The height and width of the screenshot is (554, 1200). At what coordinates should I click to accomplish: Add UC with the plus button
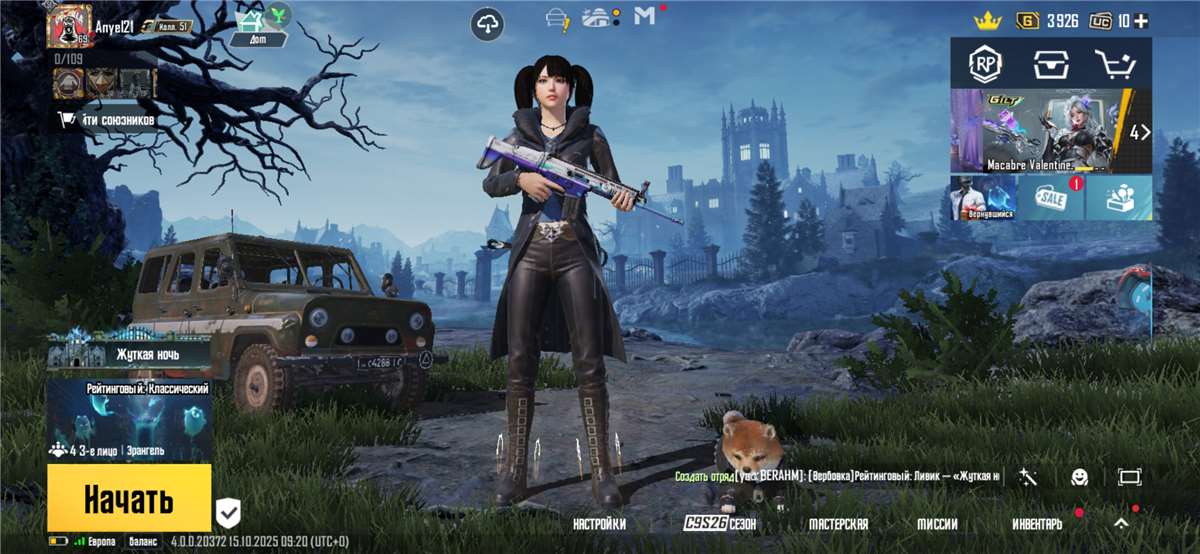pos(1141,21)
